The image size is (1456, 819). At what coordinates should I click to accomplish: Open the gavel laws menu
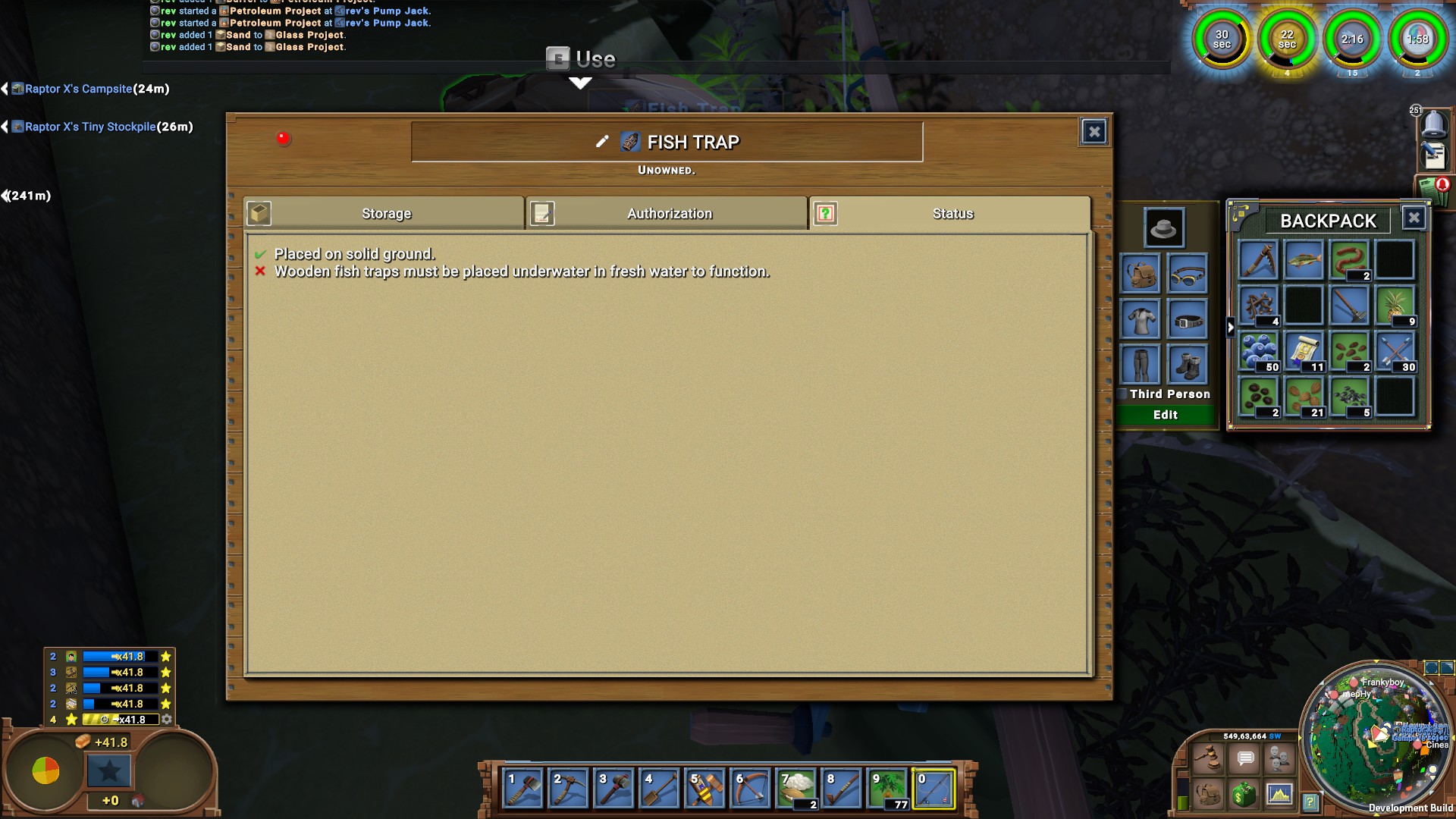pos(1207,758)
